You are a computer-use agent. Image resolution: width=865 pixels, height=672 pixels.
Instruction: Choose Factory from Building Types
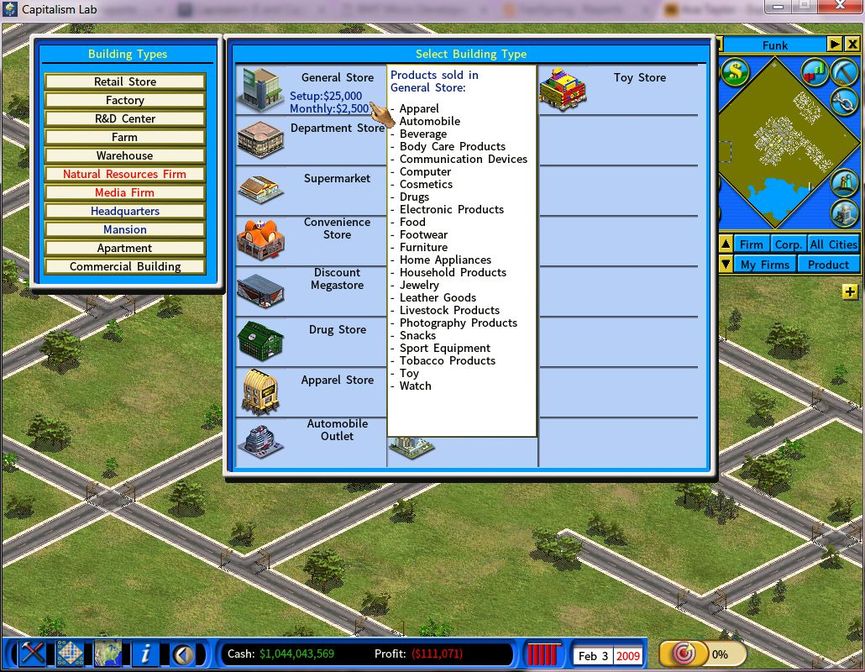[x=125, y=100]
